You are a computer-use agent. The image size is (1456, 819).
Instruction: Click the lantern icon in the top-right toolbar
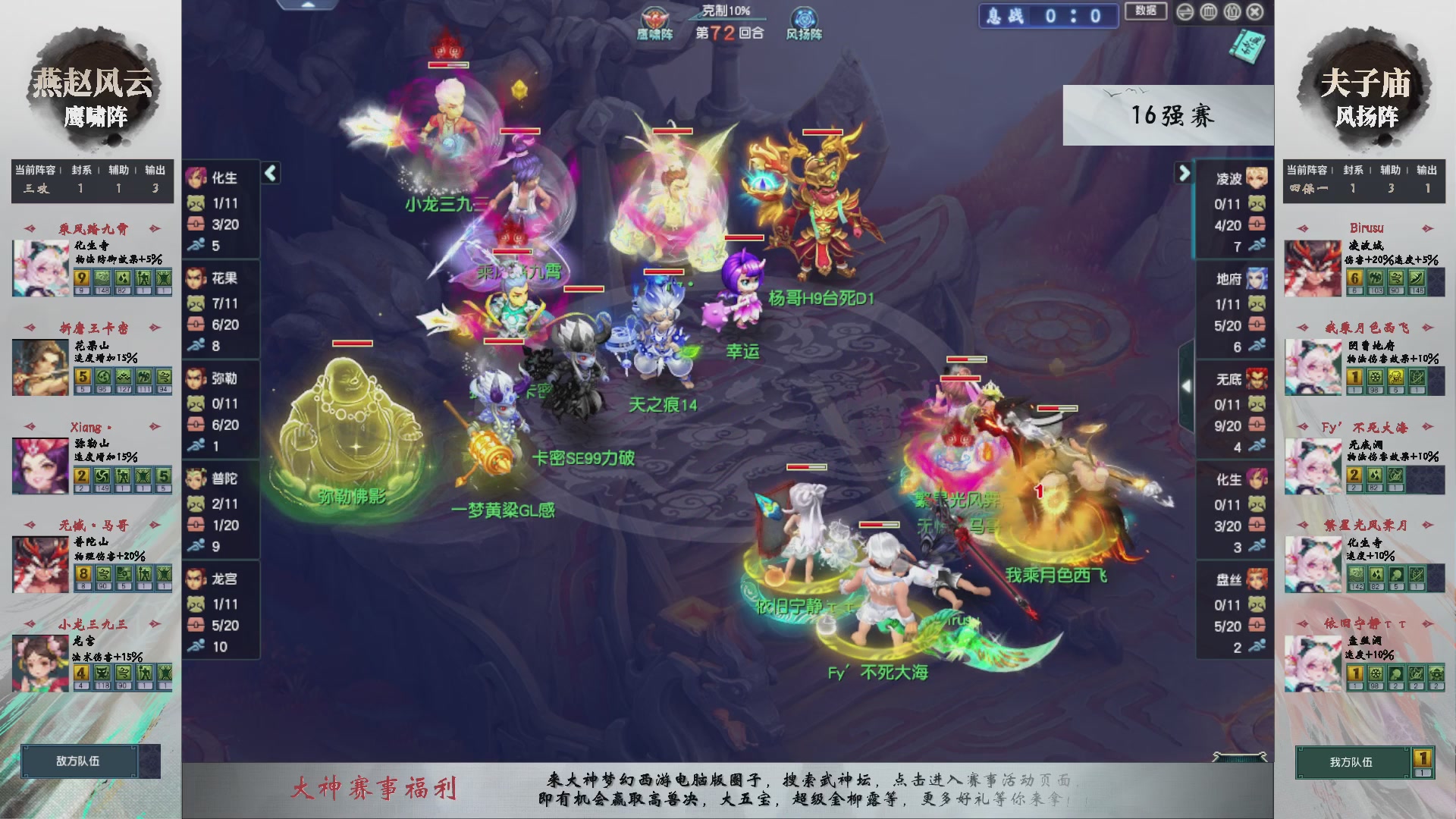click(1232, 12)
